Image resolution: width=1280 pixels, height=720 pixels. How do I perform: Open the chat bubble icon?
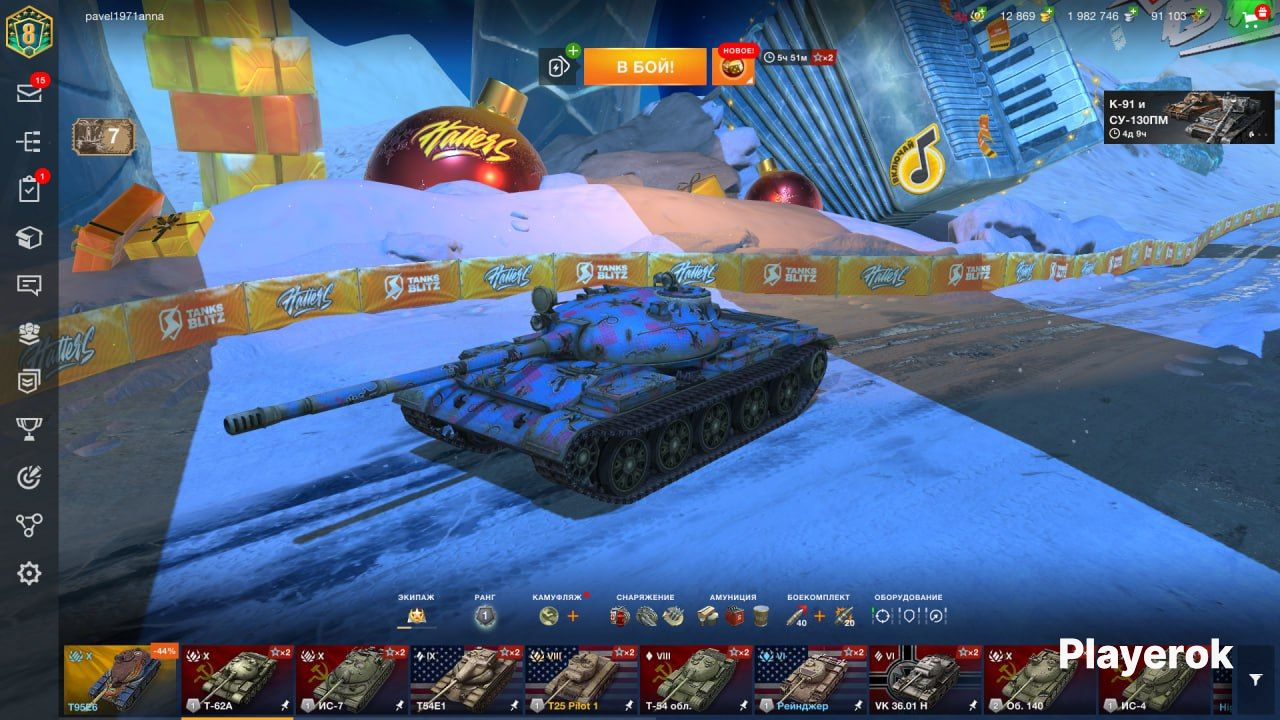[x=29, y=285]
